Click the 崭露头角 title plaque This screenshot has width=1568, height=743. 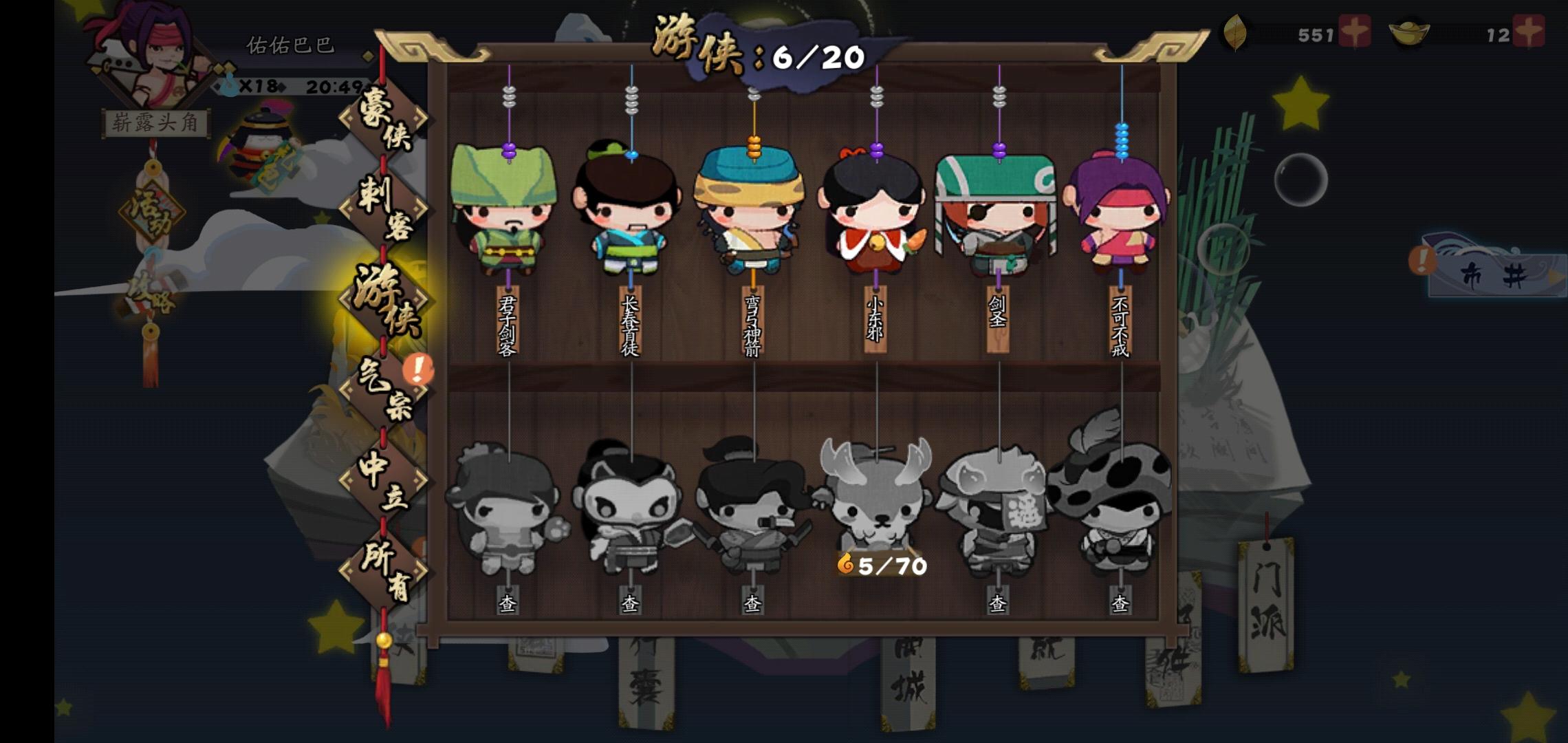point(155,120)
